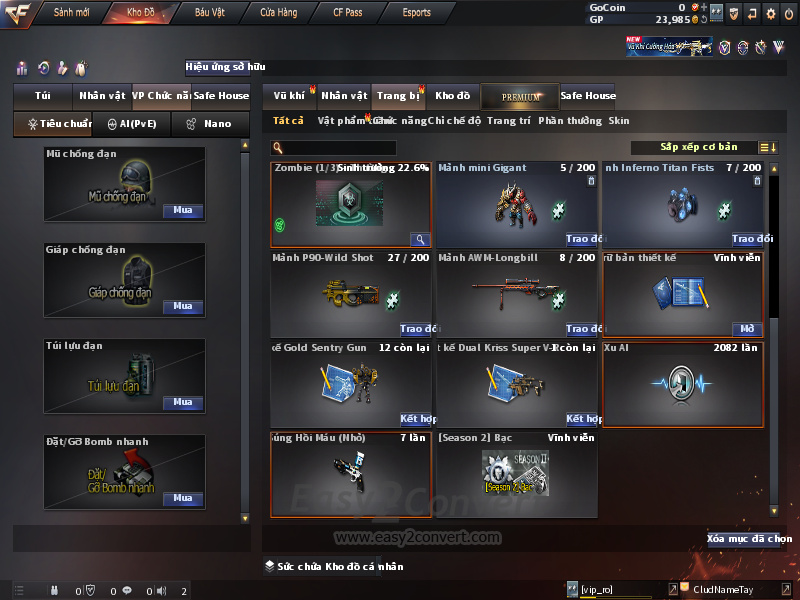Go to the CF Pass tab
This screenshot has height=600, width=800.
(x=348, y=13)
